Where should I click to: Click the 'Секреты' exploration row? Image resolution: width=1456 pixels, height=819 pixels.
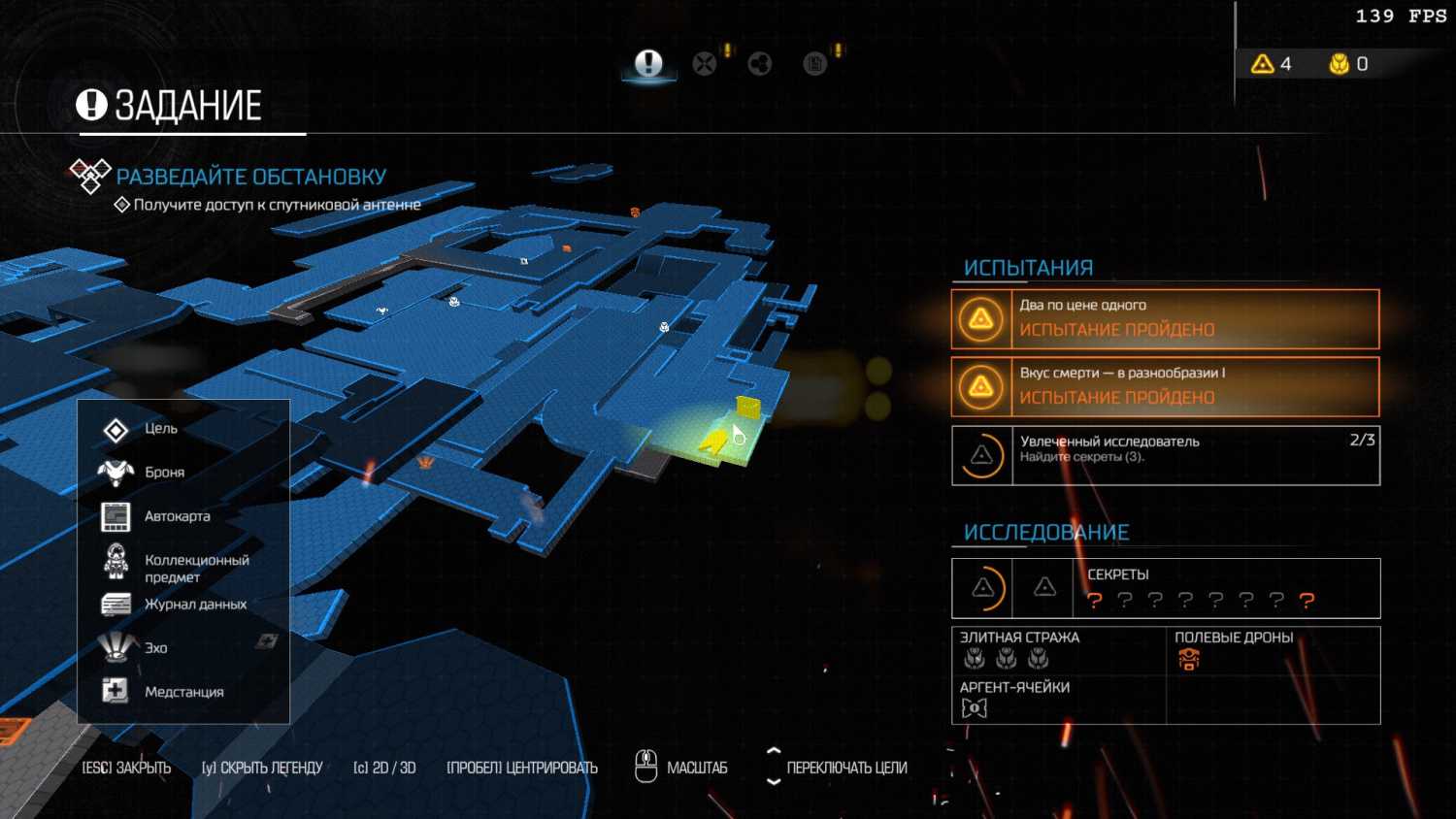[x=1165, y=588]
